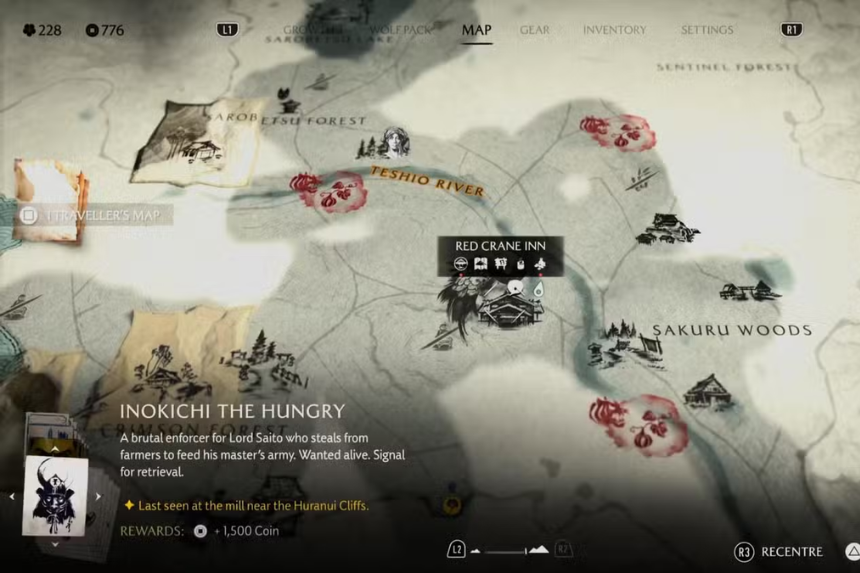Open the Traveller's Map
The image size is (860, 573).
click(x=95, y=215)
